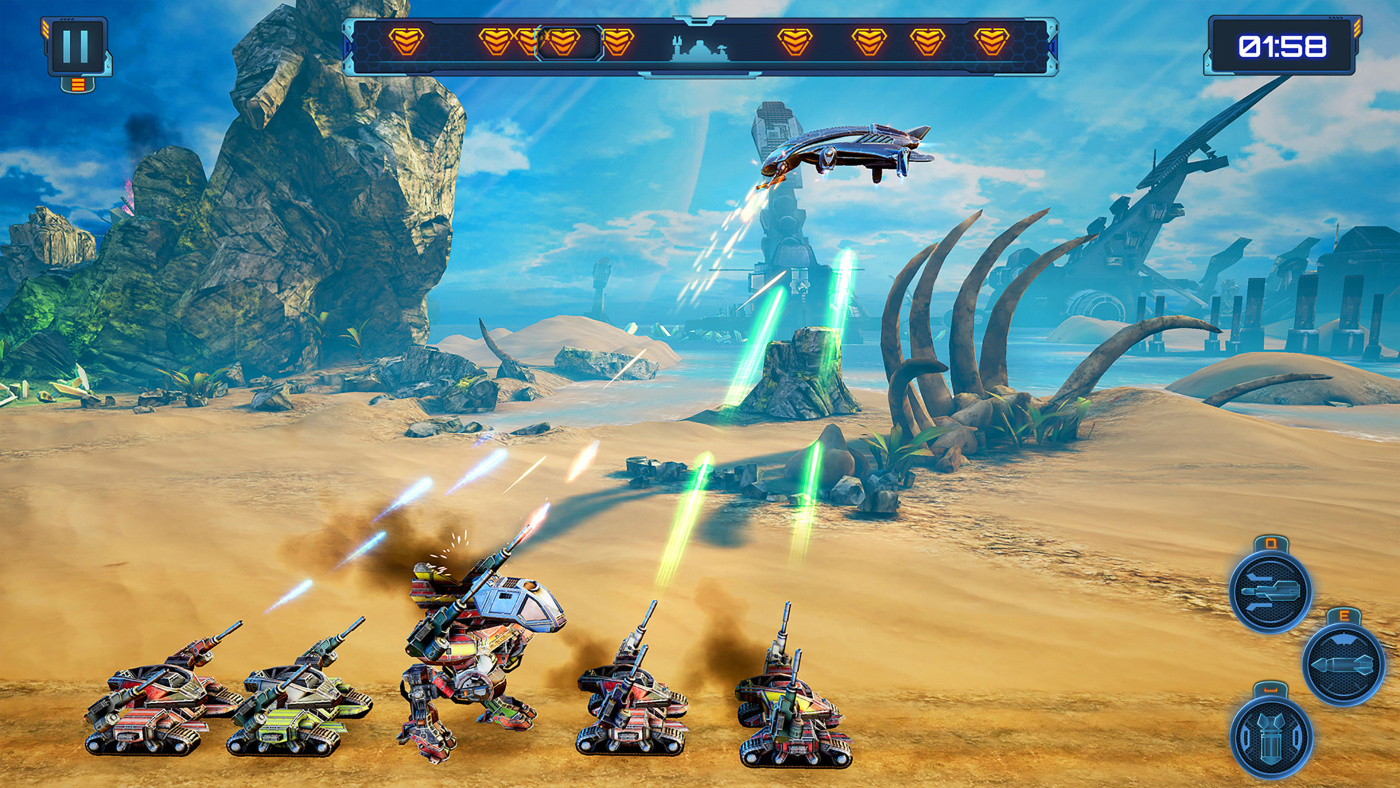This screenshot has height=788, width=1400.
Task: Fire the horizontal missile ability
Action: 1343,664
